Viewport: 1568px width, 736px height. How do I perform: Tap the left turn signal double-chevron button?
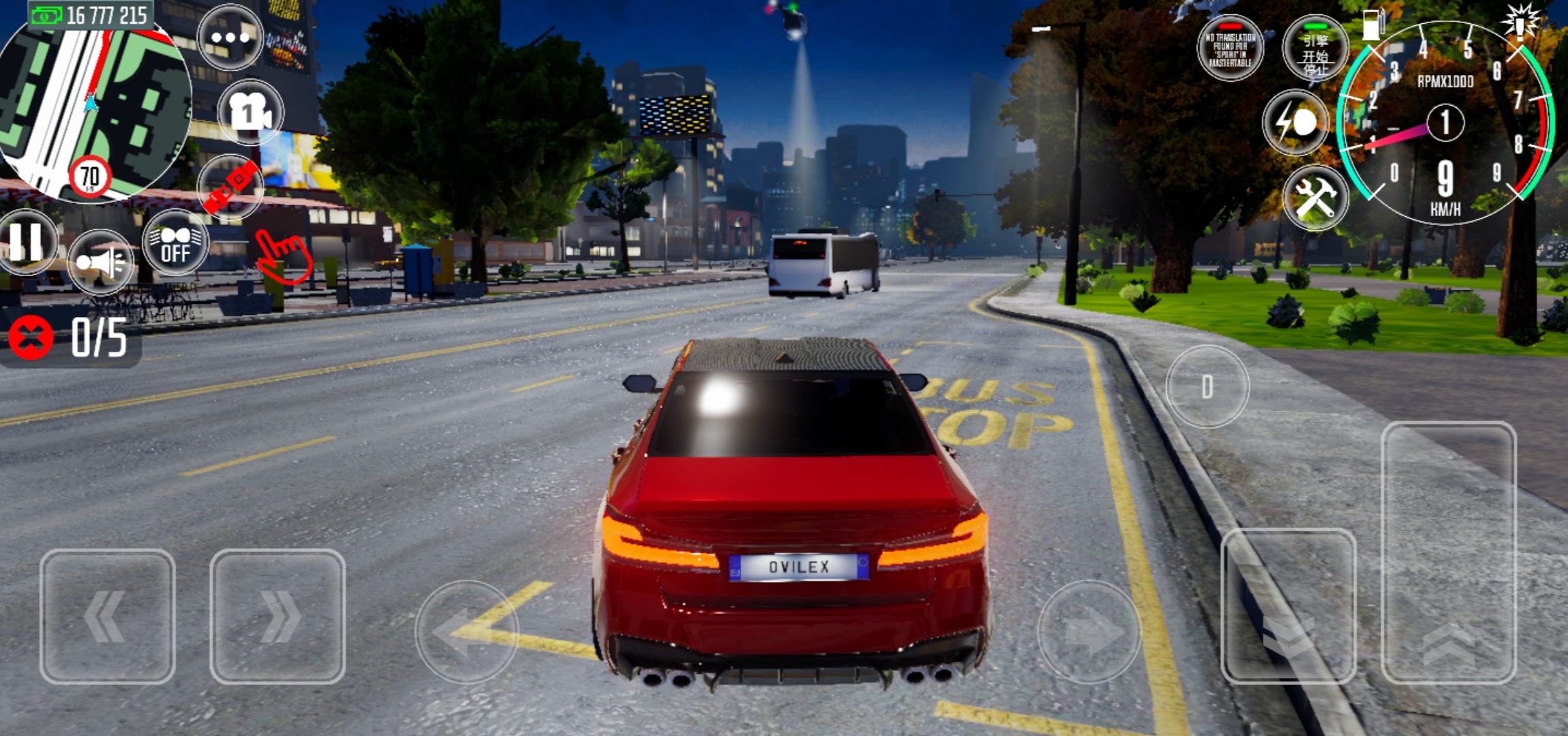pos(107,616)
